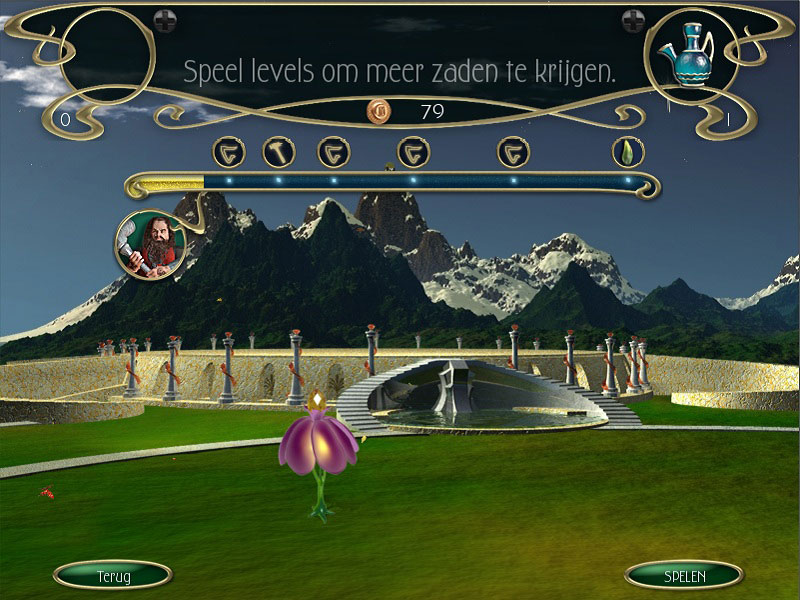Select the teal watering can
This screenshot has width=800, height=600.
684,58
